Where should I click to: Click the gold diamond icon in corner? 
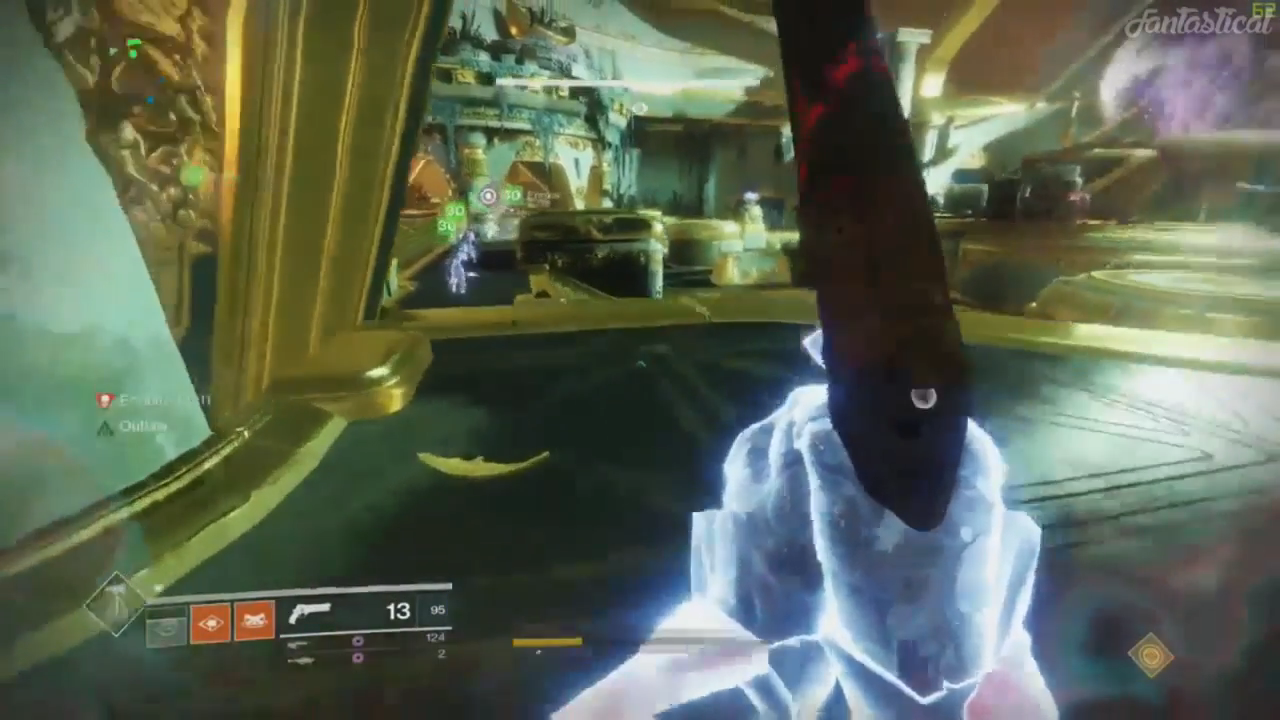(x=1150, y=656)
